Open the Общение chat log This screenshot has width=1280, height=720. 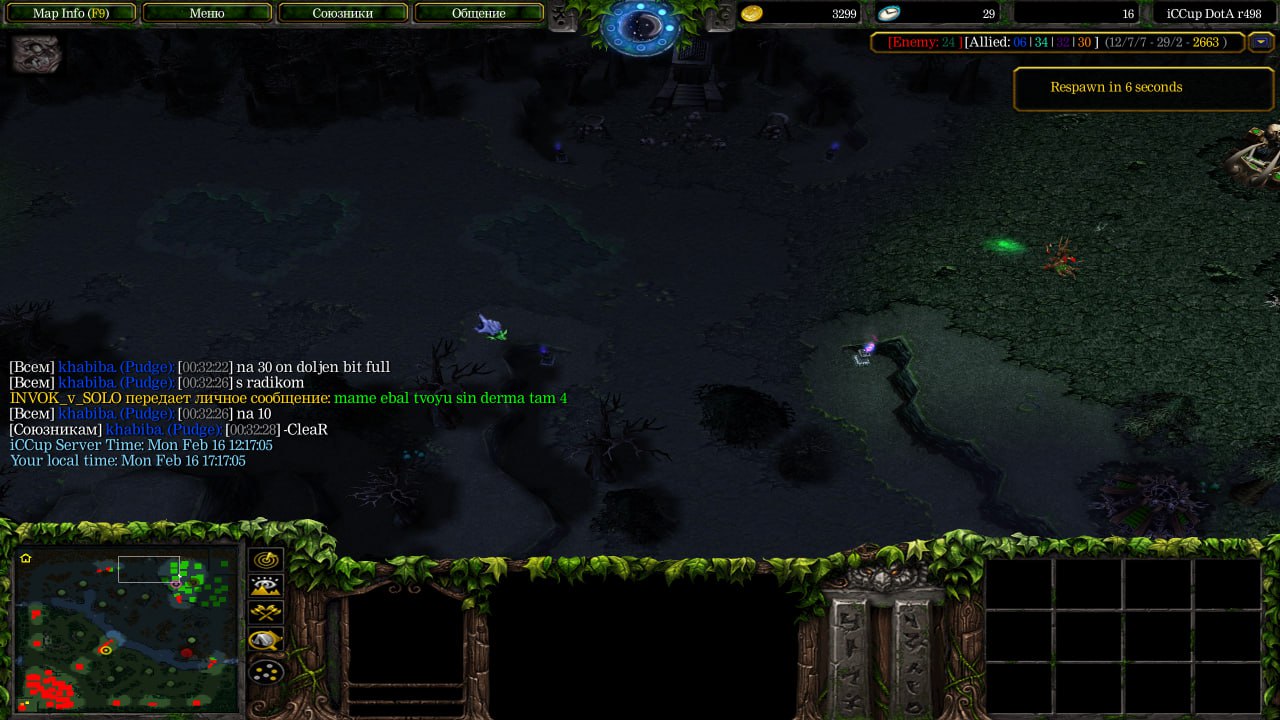coord(478,13)
